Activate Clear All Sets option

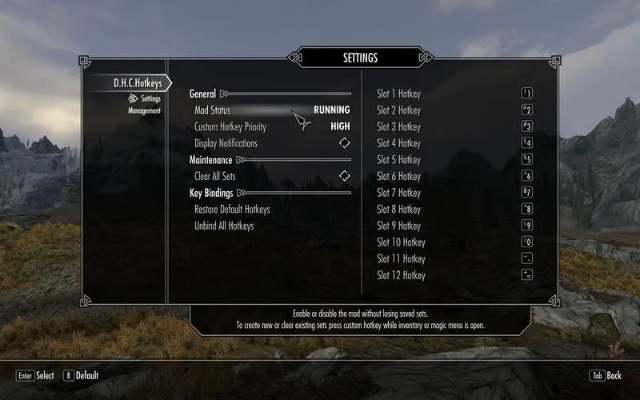[272, 176]
